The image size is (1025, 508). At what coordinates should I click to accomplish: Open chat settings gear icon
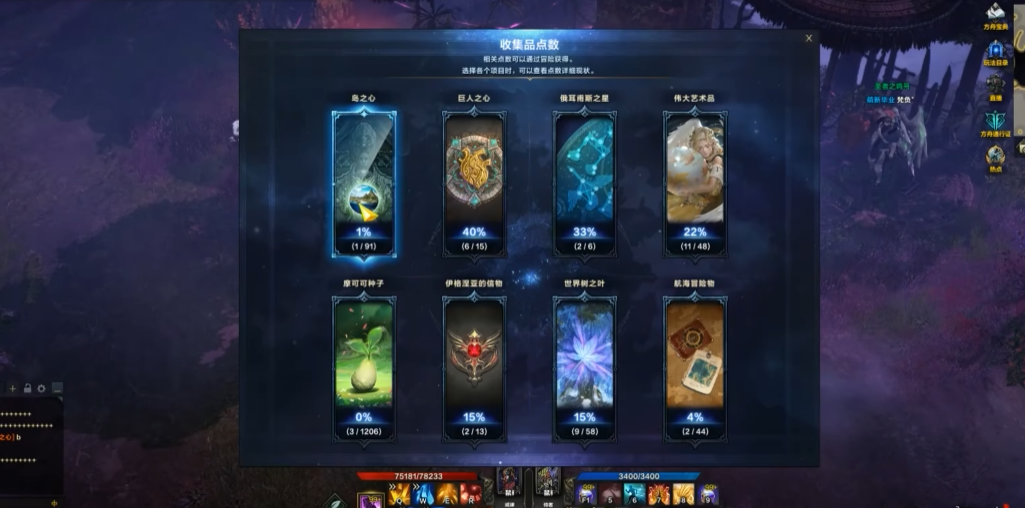(x=41, y=388)
